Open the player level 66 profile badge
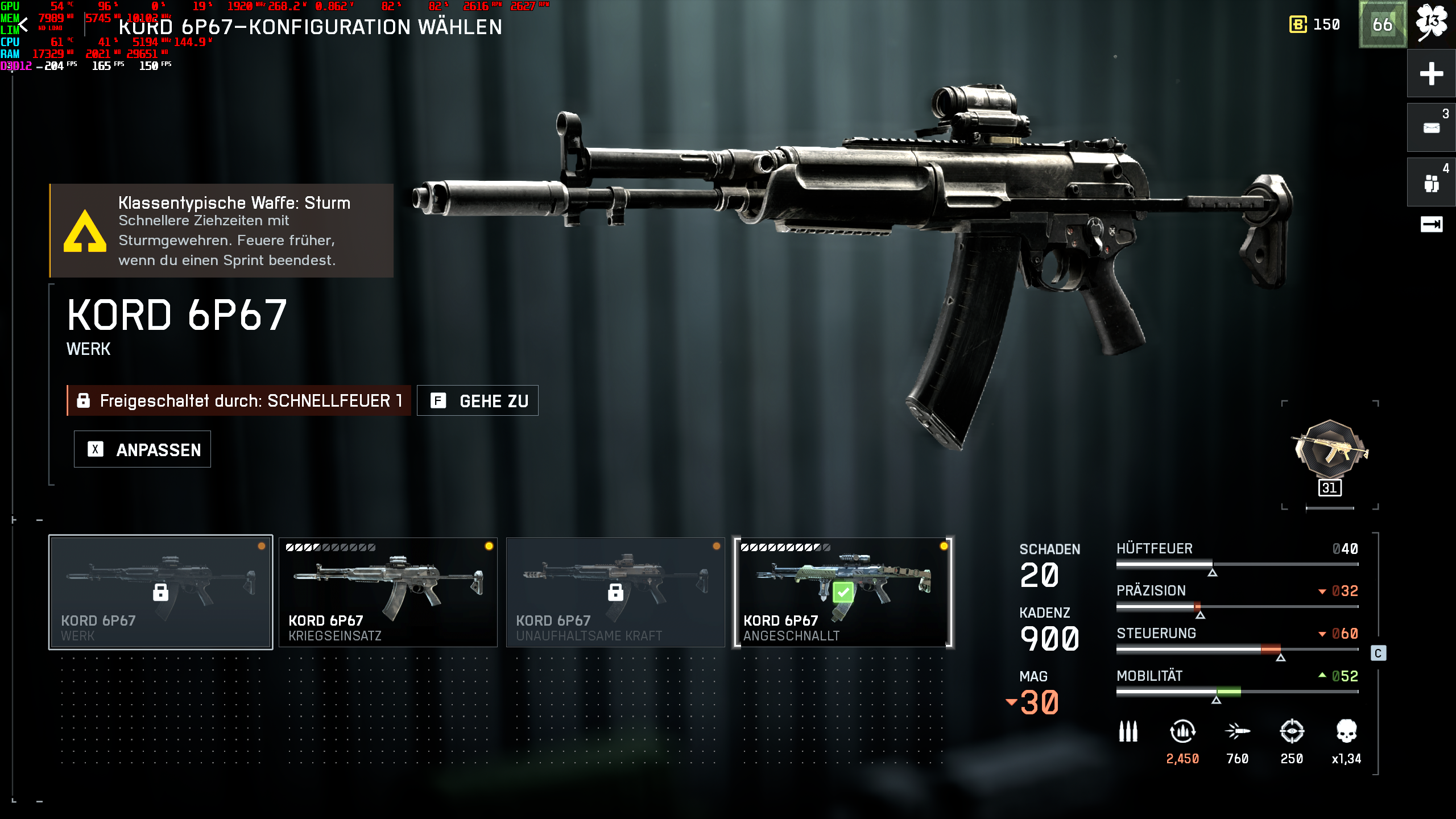The width and height of the screenshot is (1456, 819). coord(1383,25)
